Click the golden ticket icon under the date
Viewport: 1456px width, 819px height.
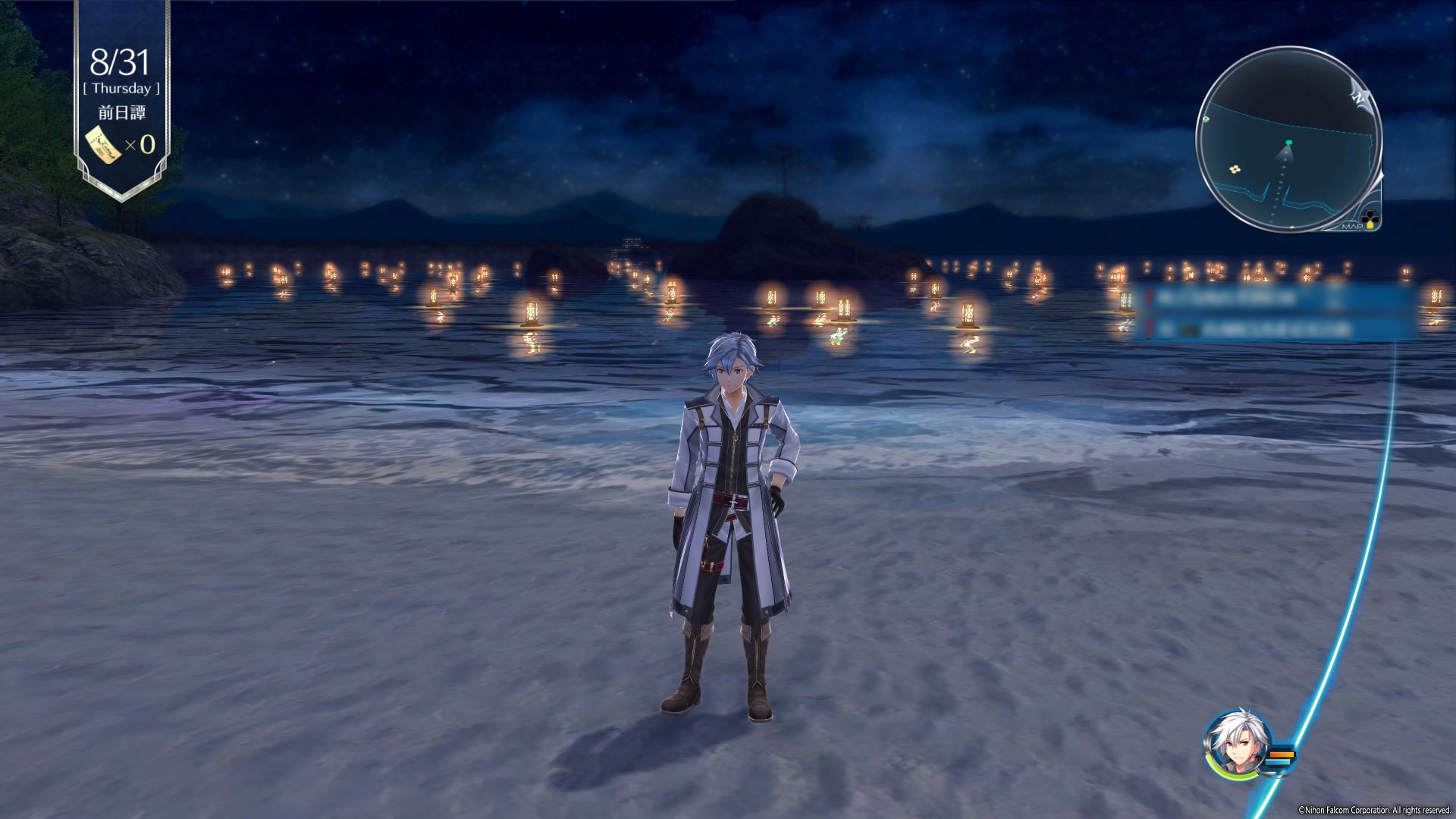pos(104,143)
